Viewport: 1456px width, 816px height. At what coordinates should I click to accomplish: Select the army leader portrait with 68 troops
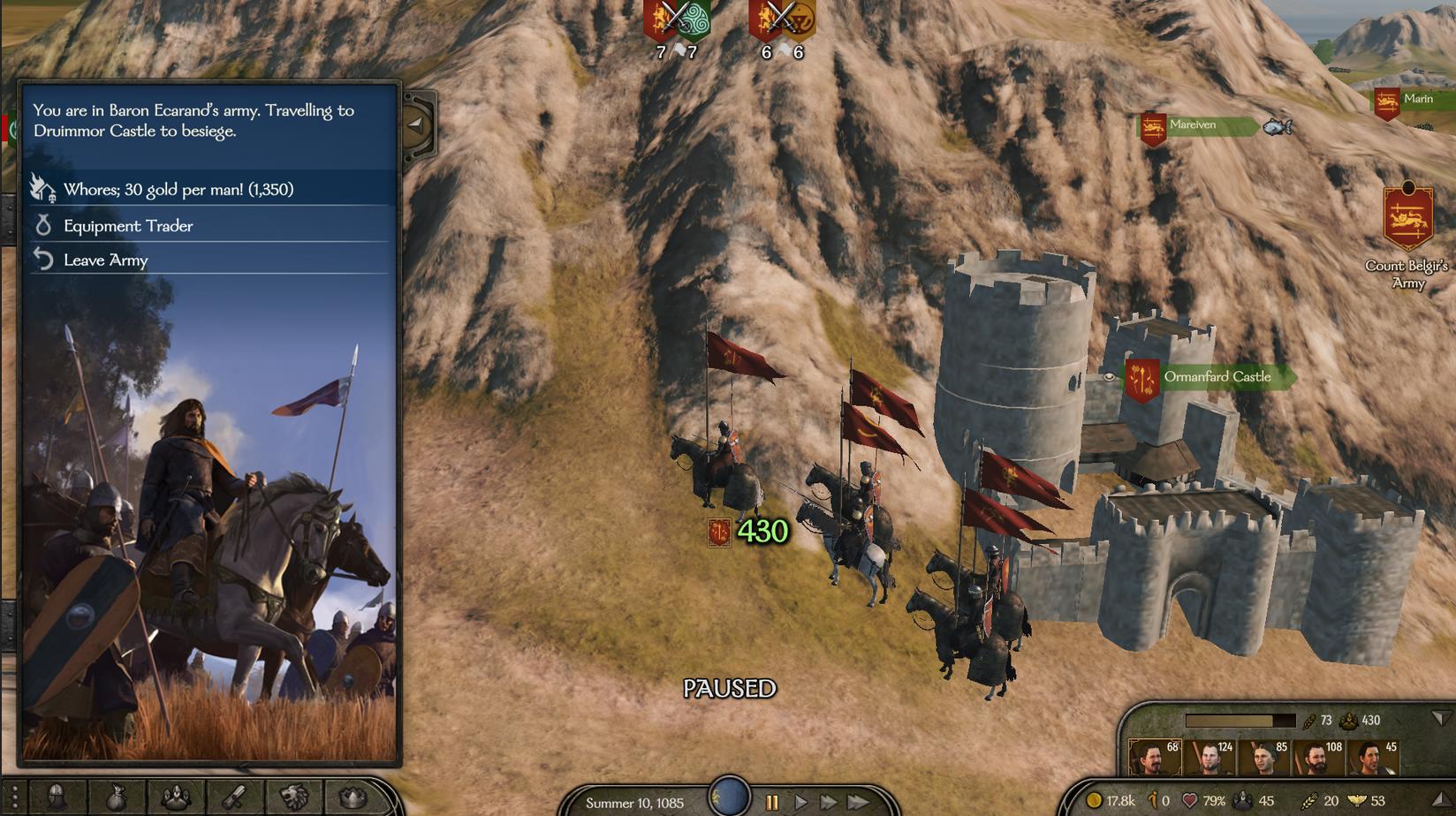point(1154,759)
